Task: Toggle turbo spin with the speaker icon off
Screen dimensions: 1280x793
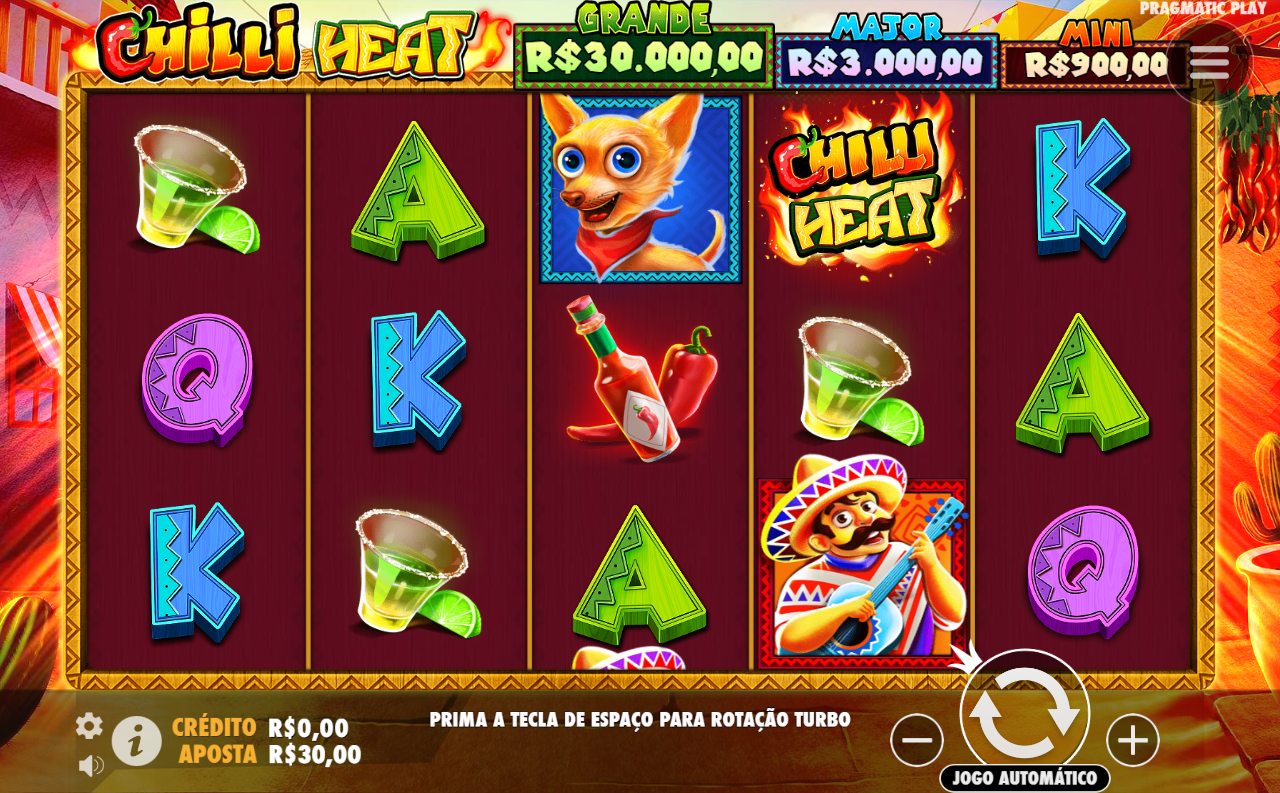Action: click(x=90, y=763)
